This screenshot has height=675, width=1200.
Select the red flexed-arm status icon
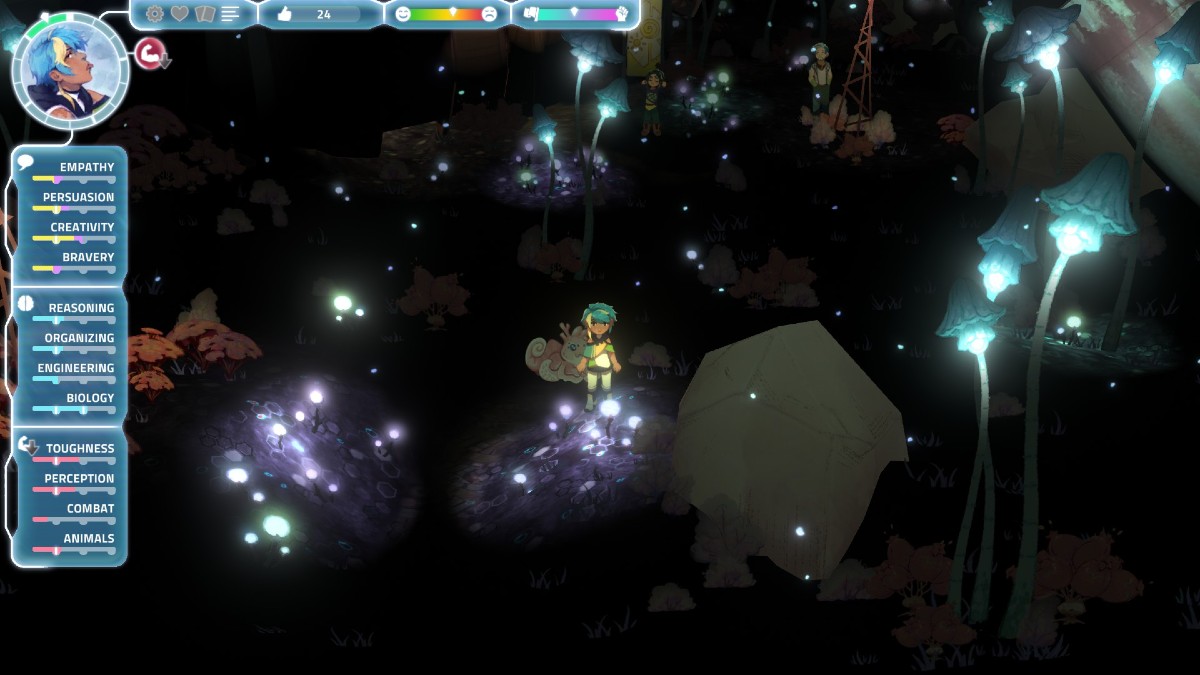point(149,53)
